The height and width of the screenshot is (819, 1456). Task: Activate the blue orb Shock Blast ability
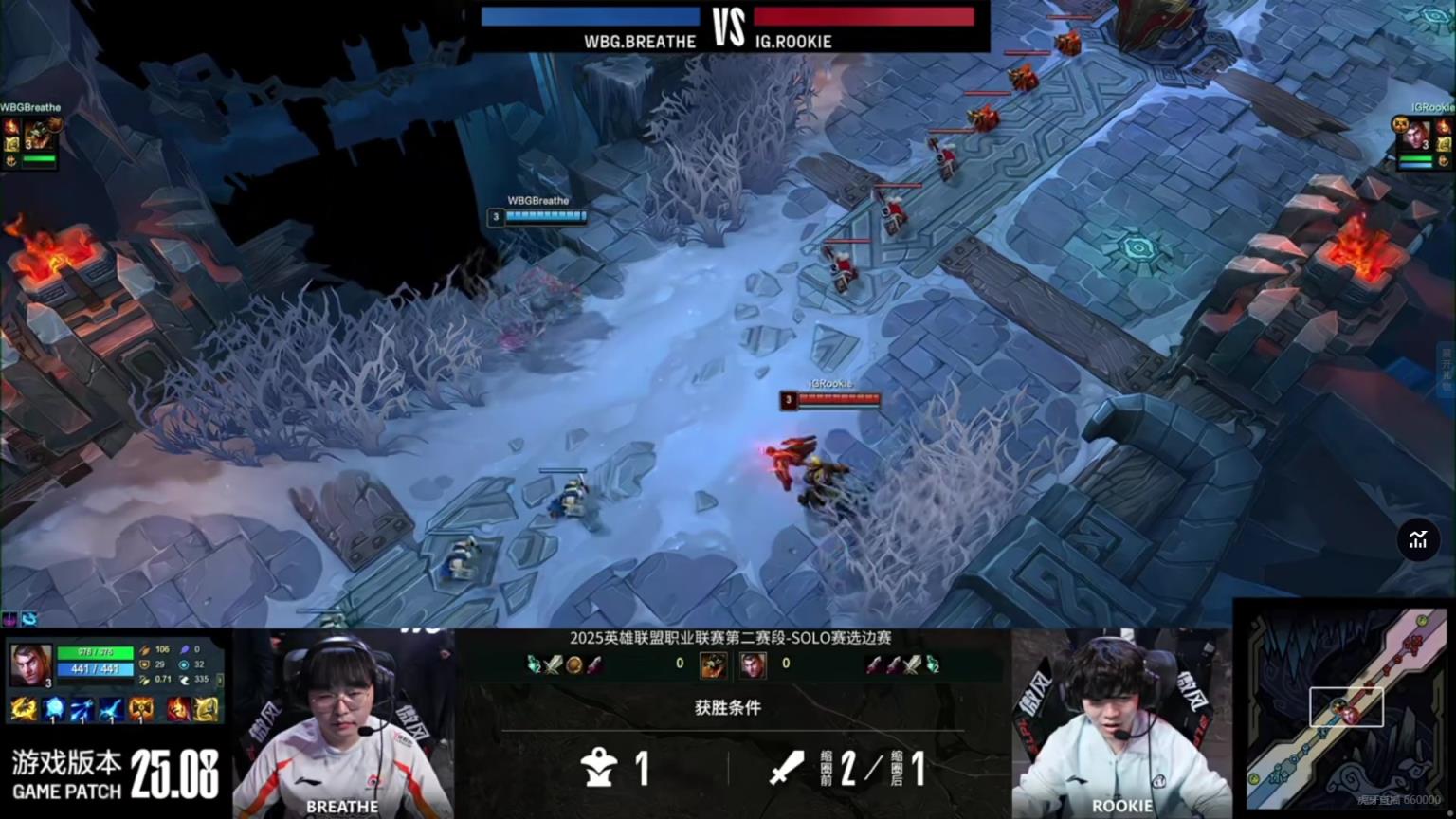pyautogui.click(x=54, y=709)
